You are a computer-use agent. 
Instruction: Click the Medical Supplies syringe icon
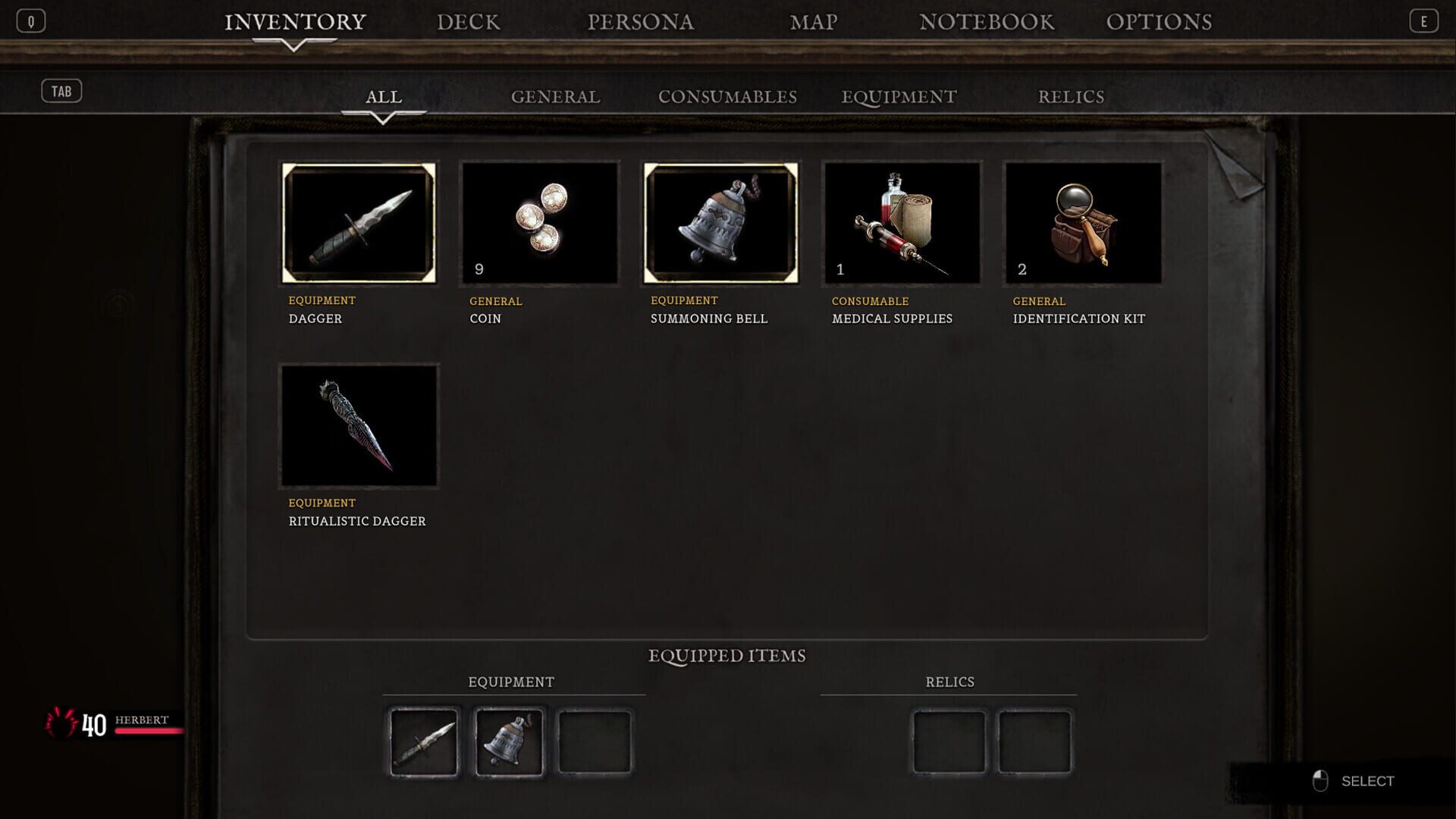point(901,222)
